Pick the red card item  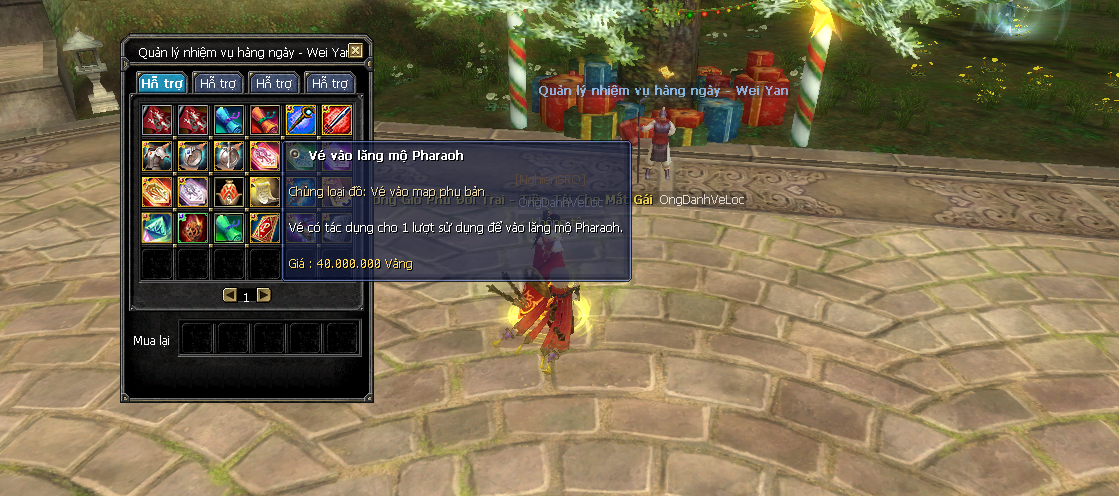(265, 227)
